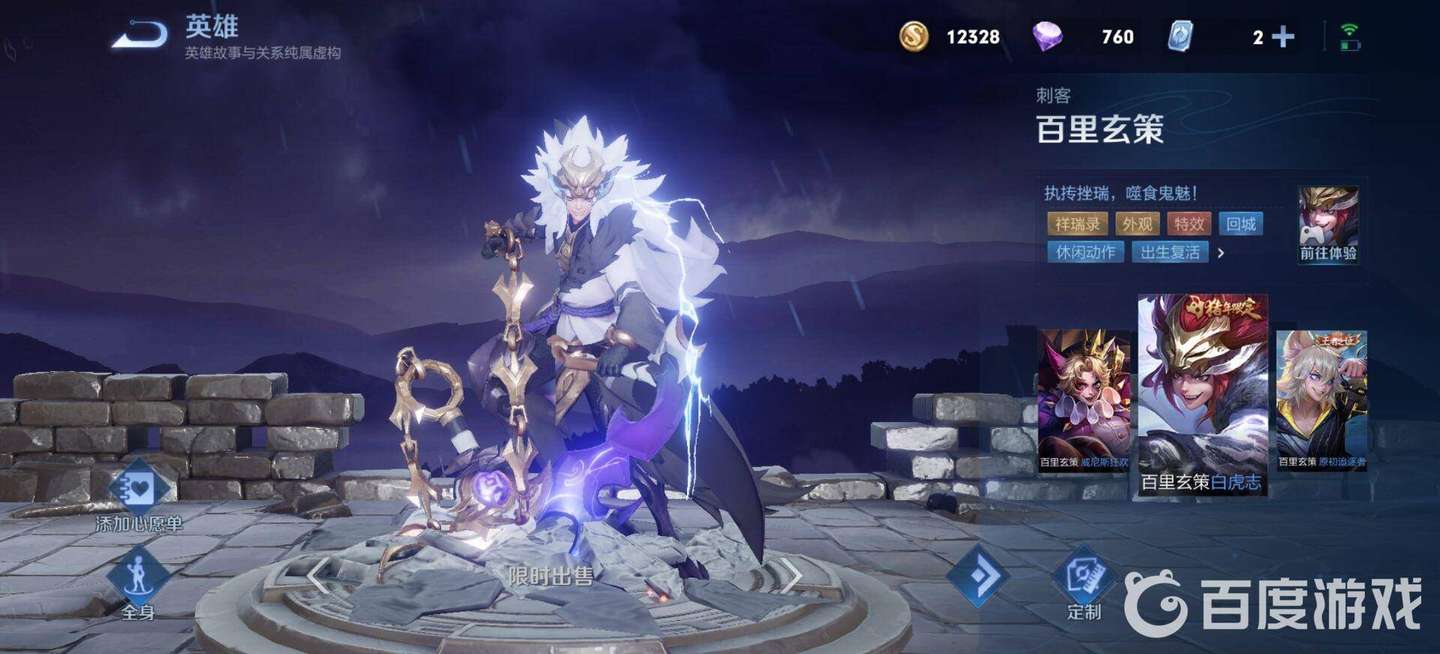Select the 出生复活 spawn preview tag
The height and width of the screenshot is (654, 1440).
click(1170, 252)
